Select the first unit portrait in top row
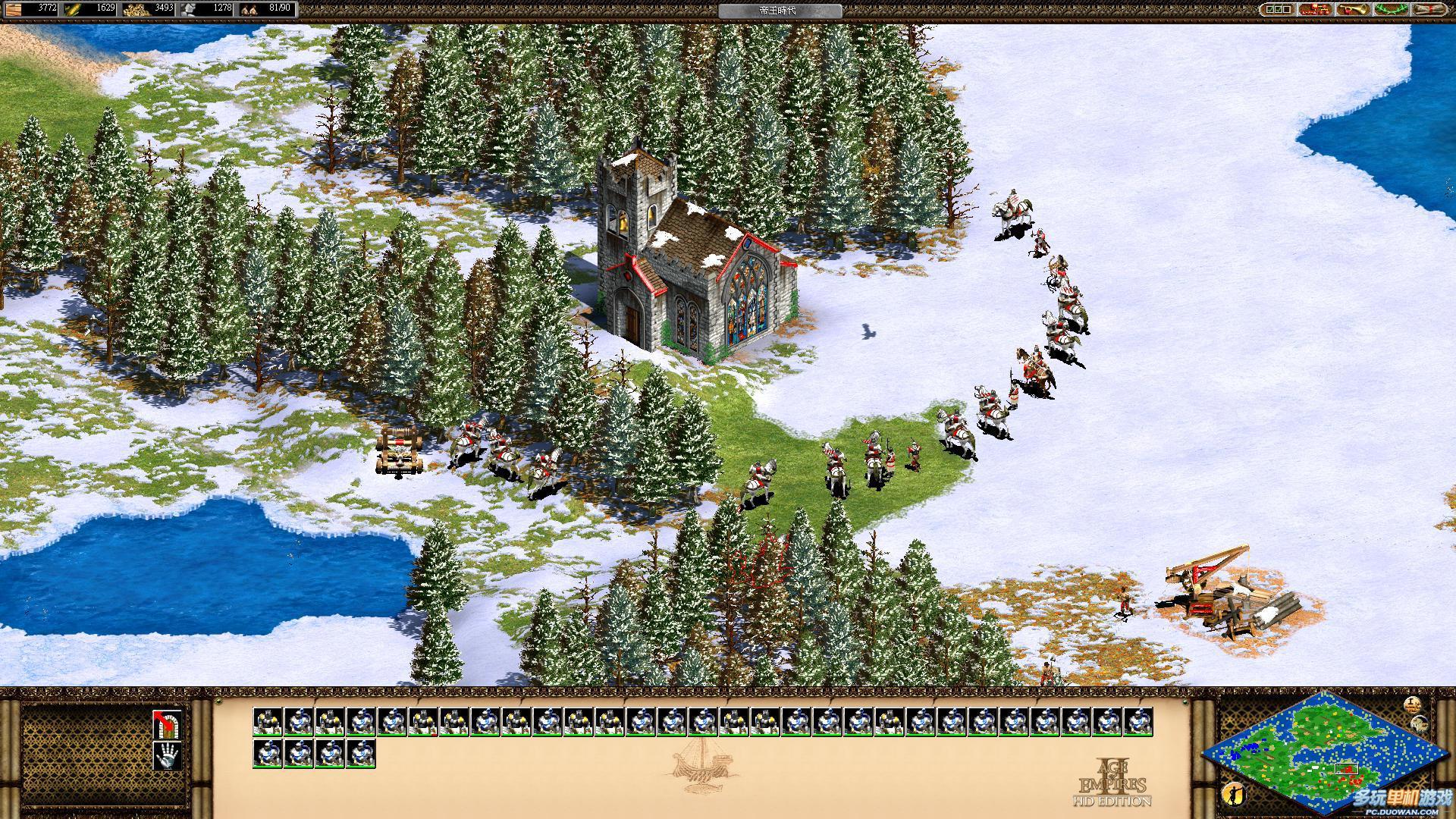The height and width of the screenshot is (819, 1456). (268, 722)
